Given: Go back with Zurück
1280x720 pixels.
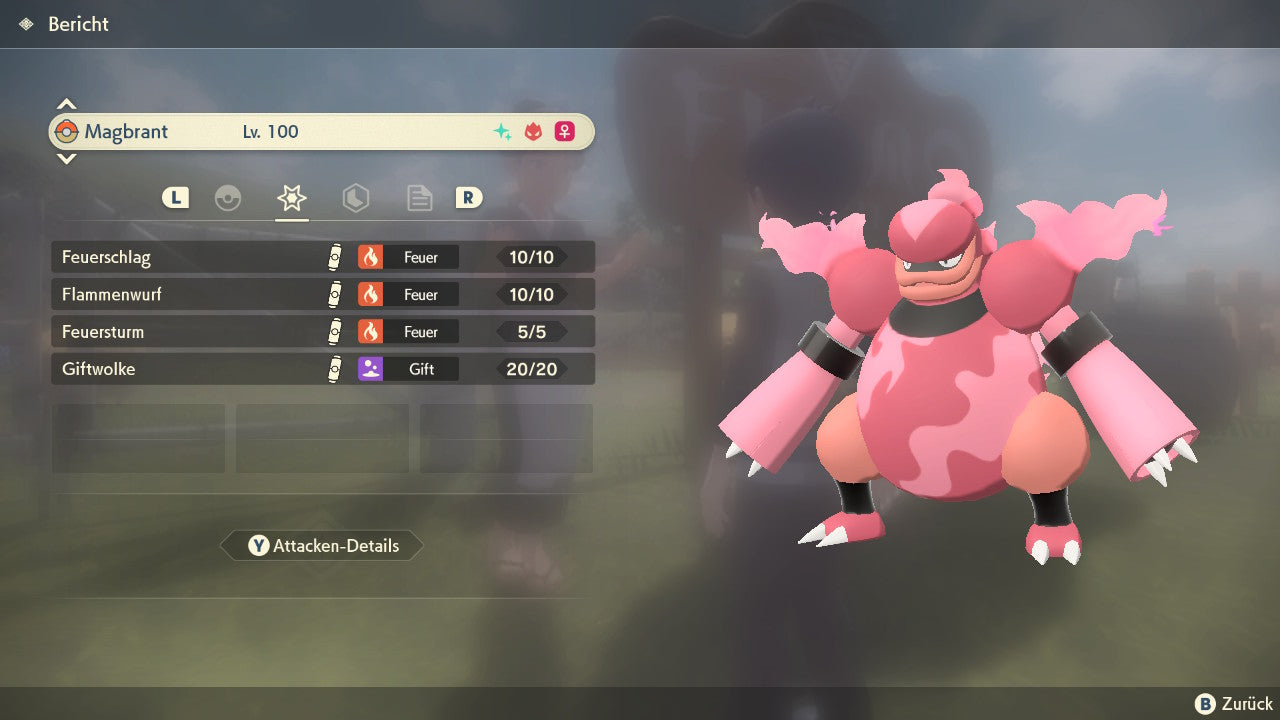Looking at the screenshot, I should (x=1235, y=704).
